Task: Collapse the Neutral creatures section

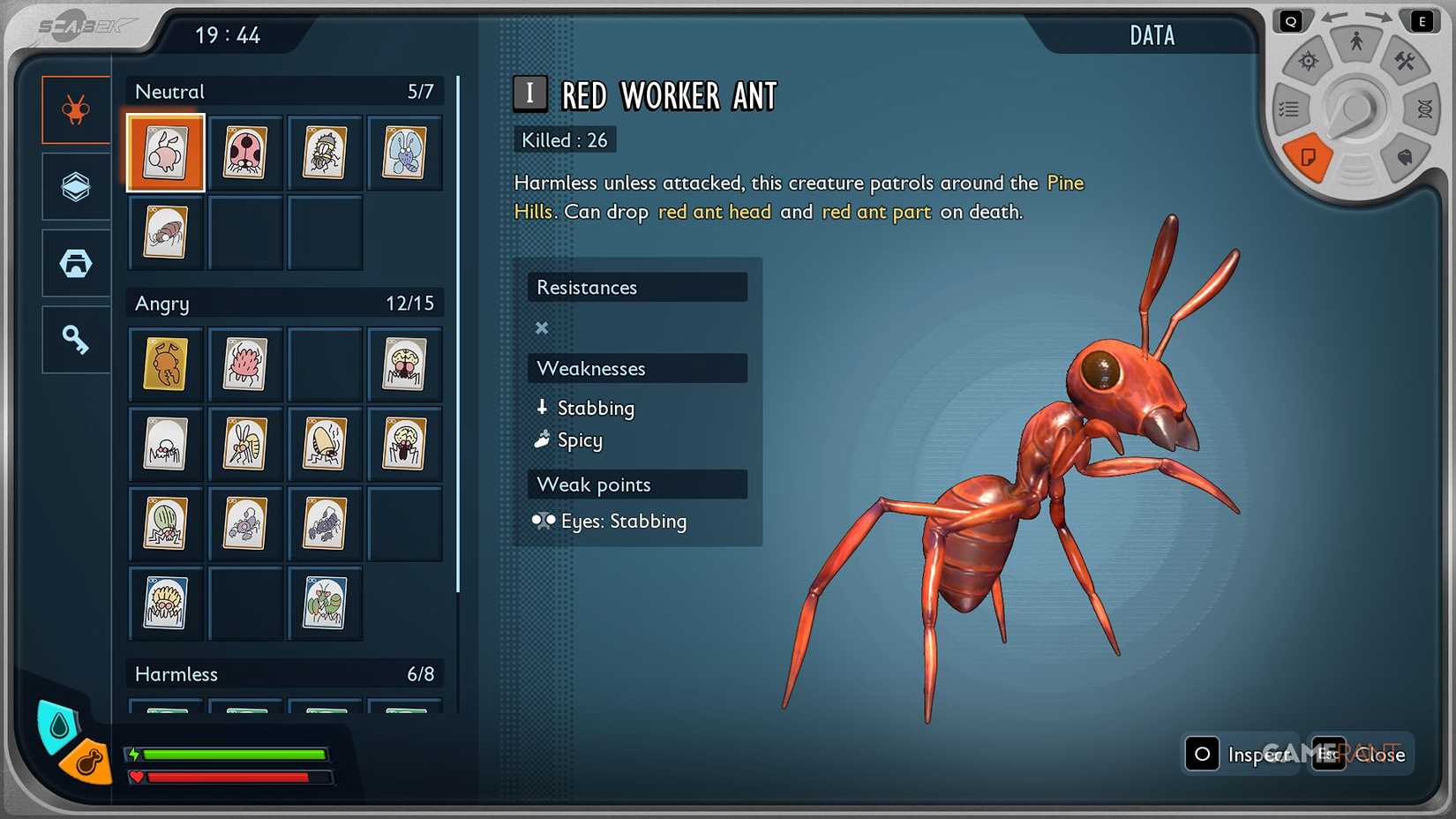Action: [x=284, y=91]
